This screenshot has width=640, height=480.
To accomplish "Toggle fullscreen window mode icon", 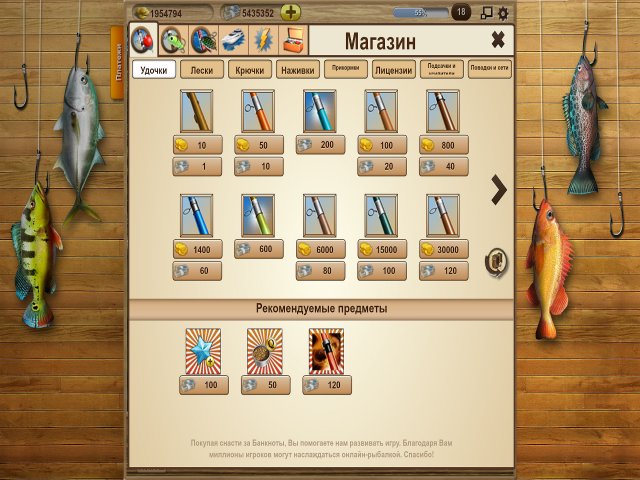I will (x=487, y=13).
